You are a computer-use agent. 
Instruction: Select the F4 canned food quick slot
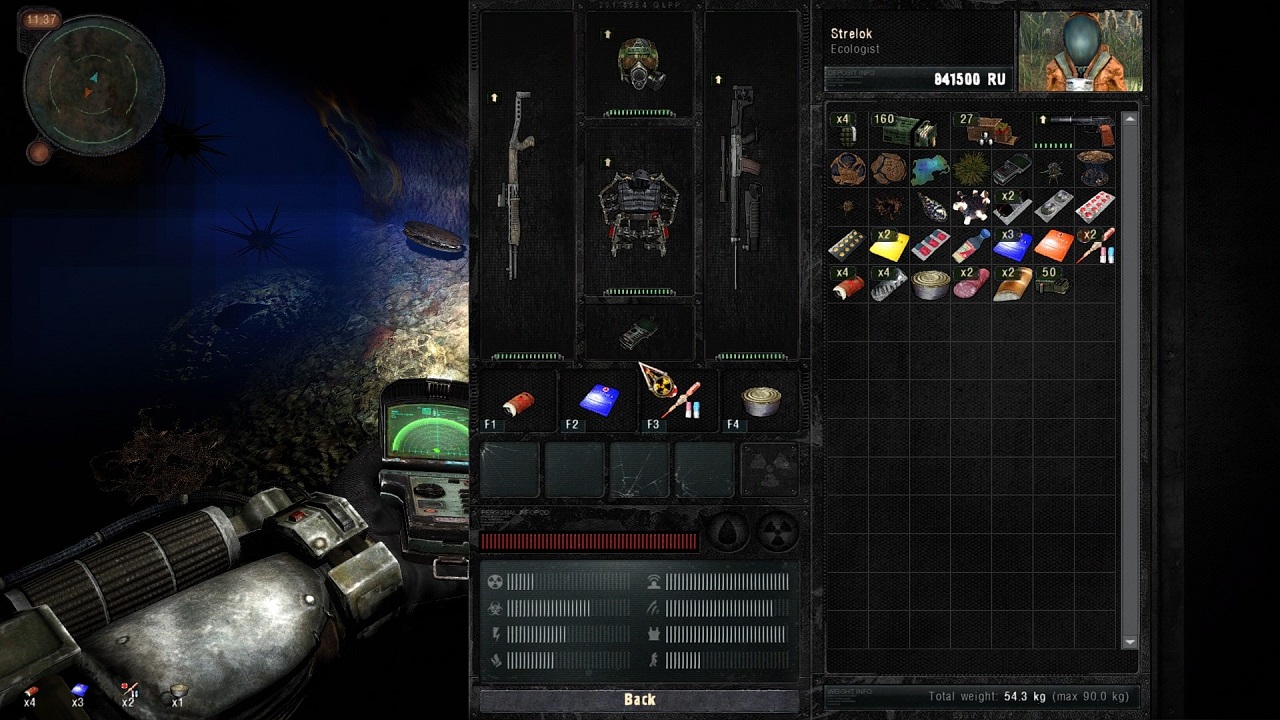(761, 400)
